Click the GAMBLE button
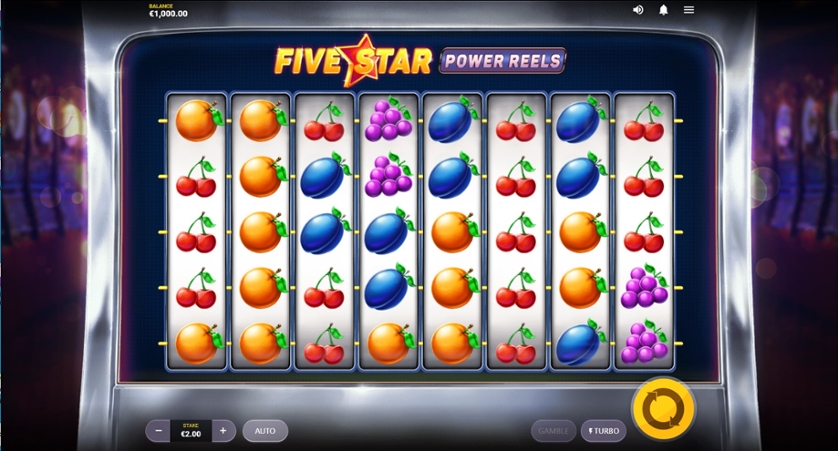Viewport: 838px width, 451px height. coord(553,431)
